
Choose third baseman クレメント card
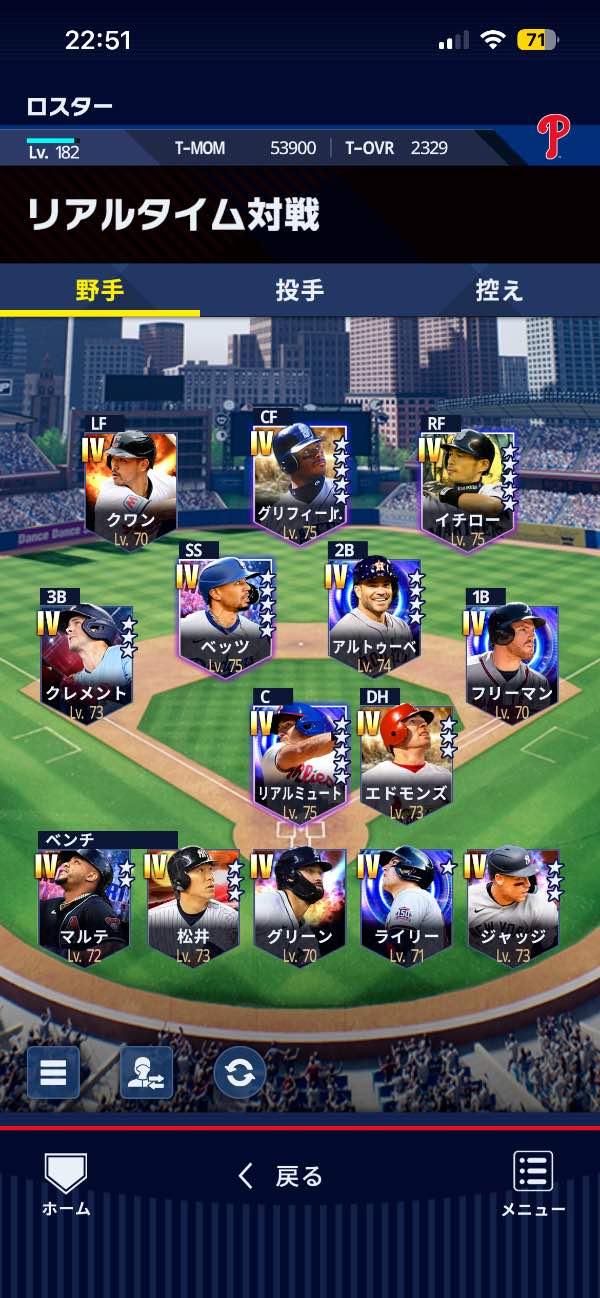(x=87, y=657)
